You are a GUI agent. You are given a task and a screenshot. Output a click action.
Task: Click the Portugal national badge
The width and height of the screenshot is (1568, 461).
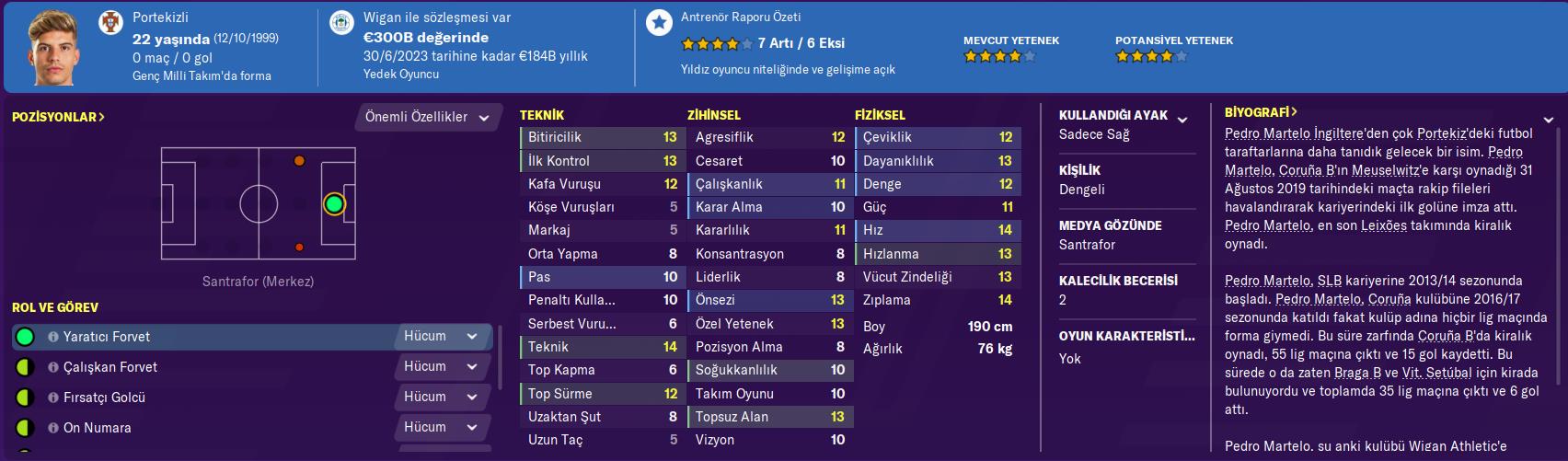(x=110, y=23)
